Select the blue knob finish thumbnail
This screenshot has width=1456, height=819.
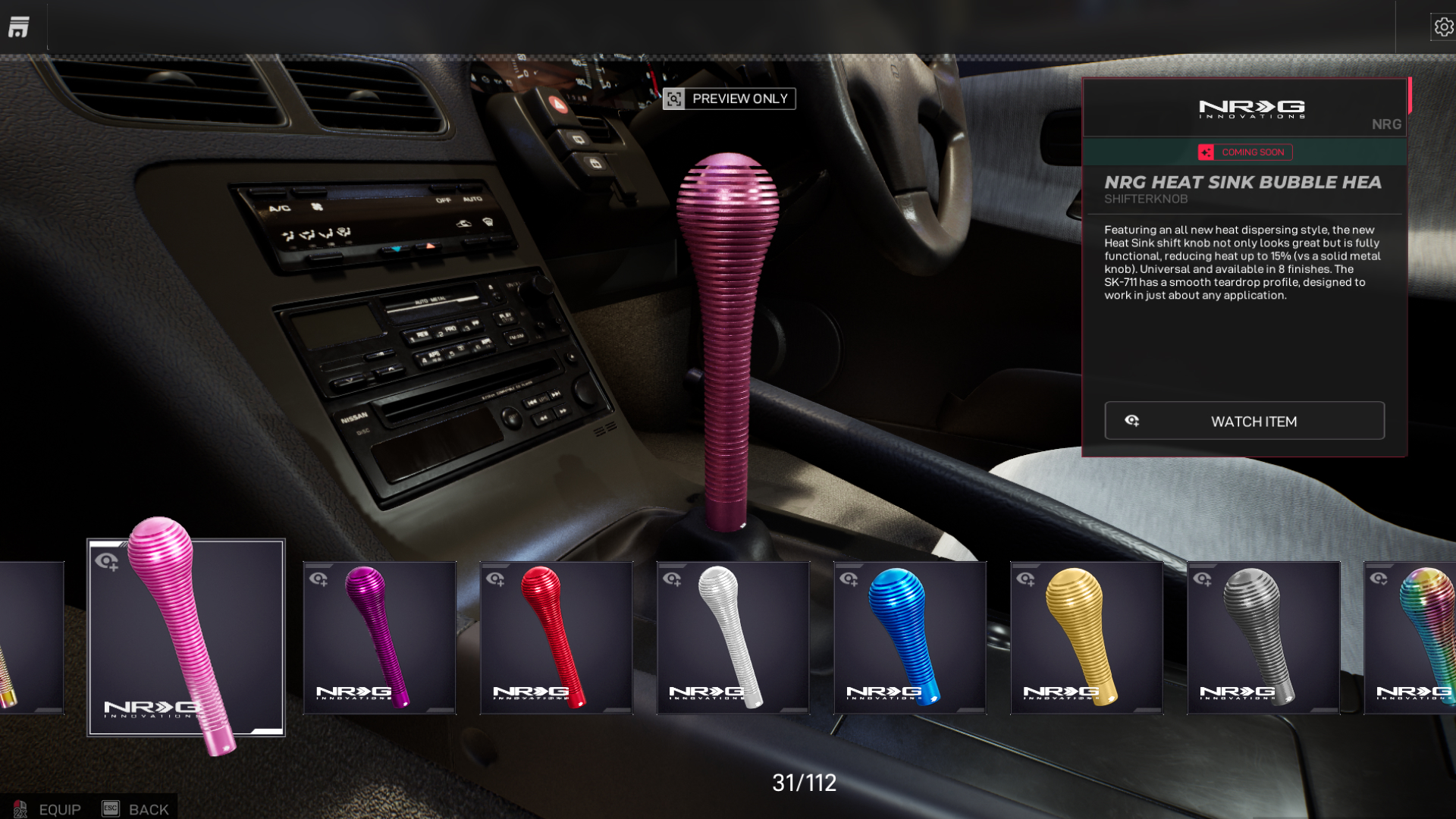pyautogui.click(x=909, y=637)
